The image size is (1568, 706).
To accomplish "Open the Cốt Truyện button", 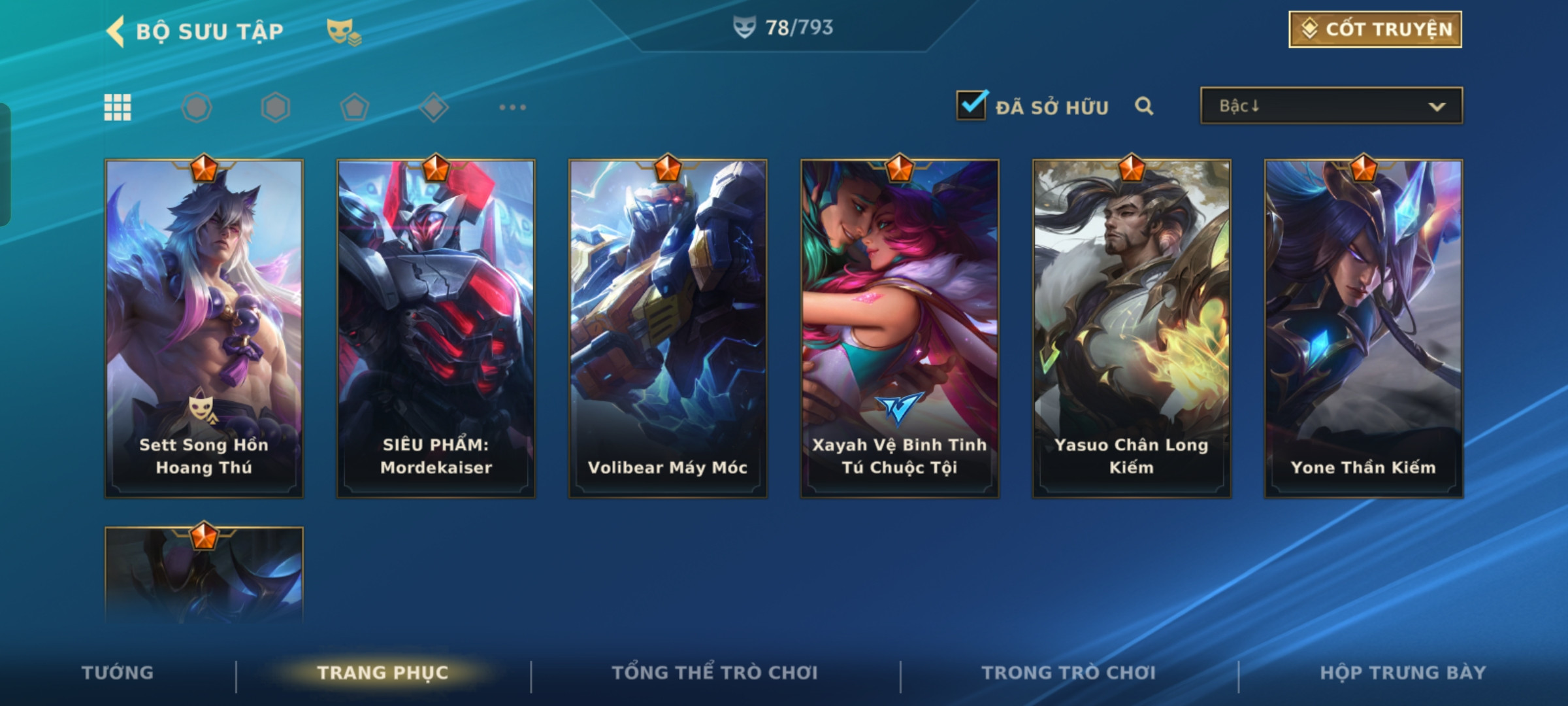I will (x=1375, y=29).
